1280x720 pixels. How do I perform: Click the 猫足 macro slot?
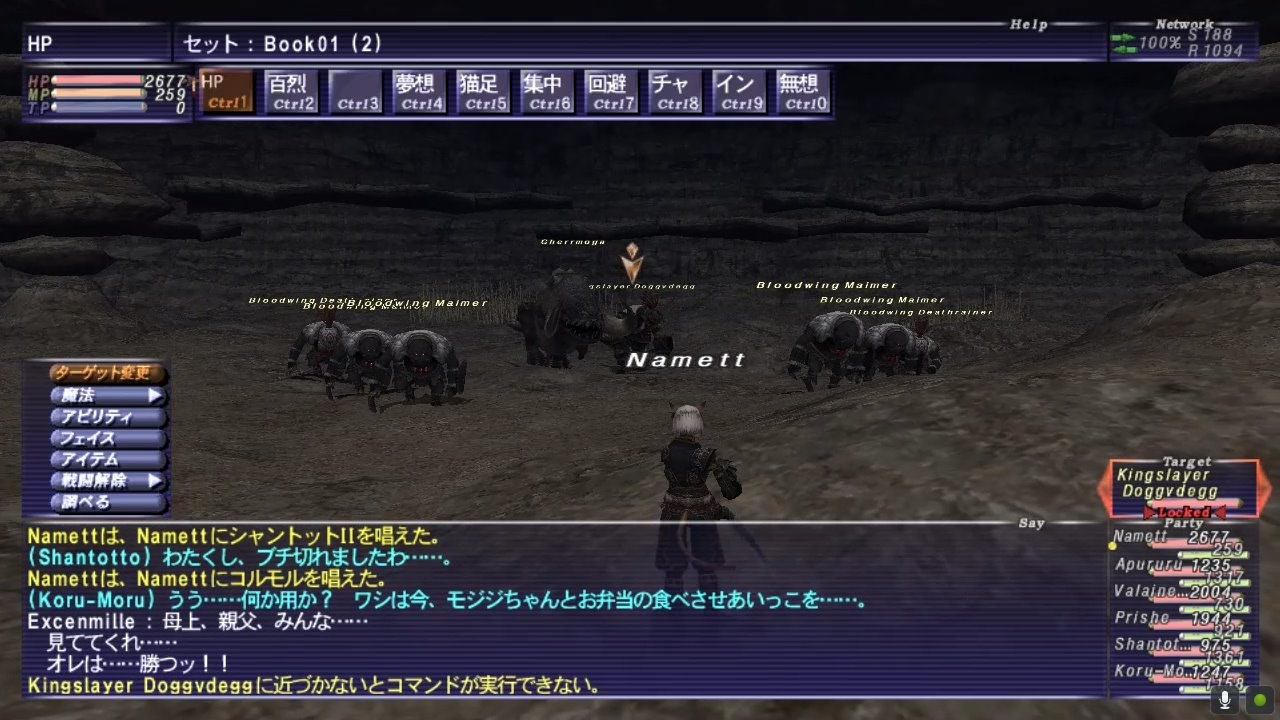(x=482, y=88)
